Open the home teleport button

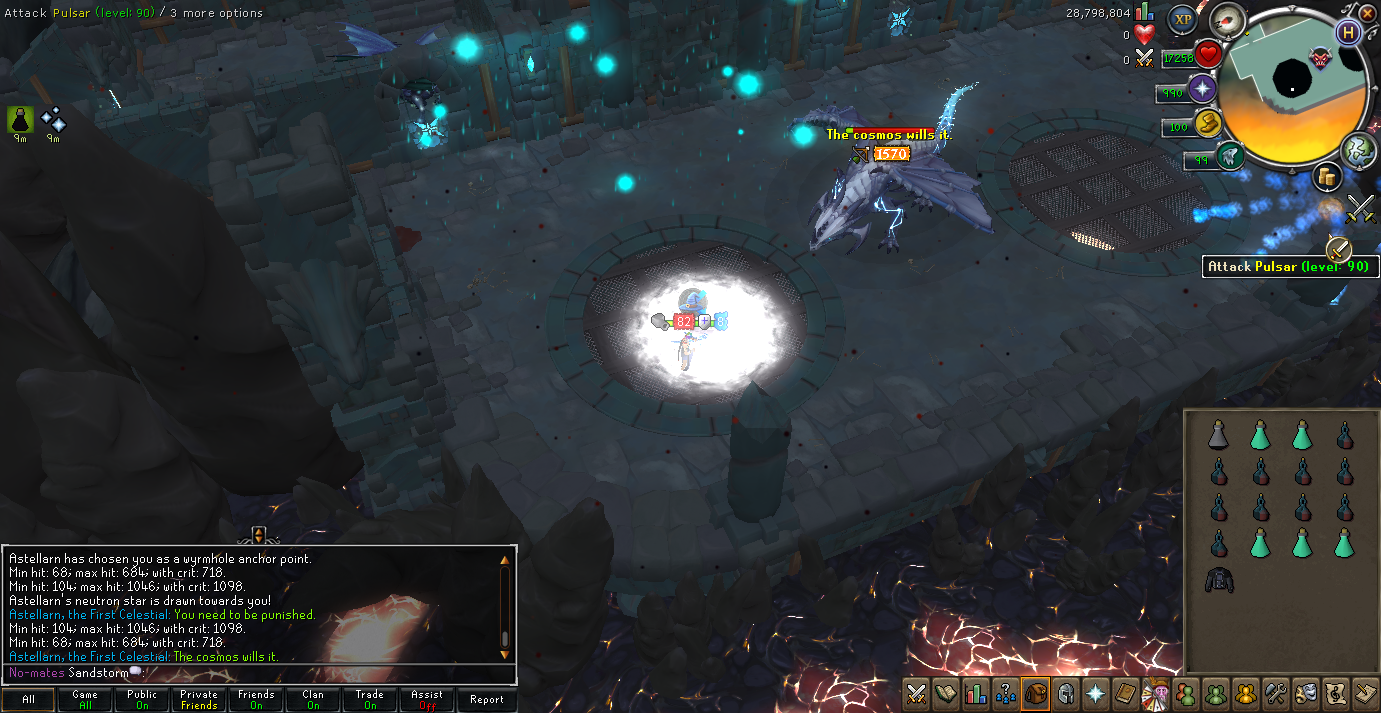point(1349,33)
